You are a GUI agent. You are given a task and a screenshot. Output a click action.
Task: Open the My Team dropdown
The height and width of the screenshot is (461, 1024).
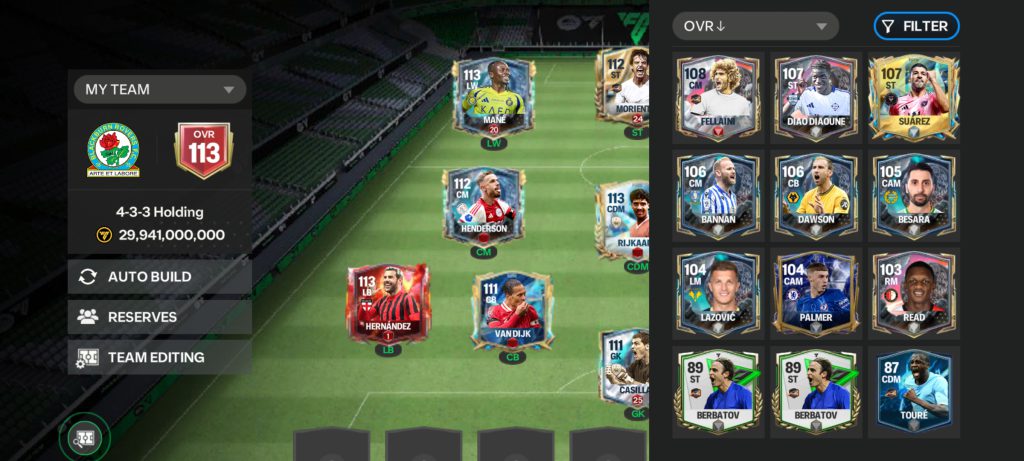tap(160, 89)
